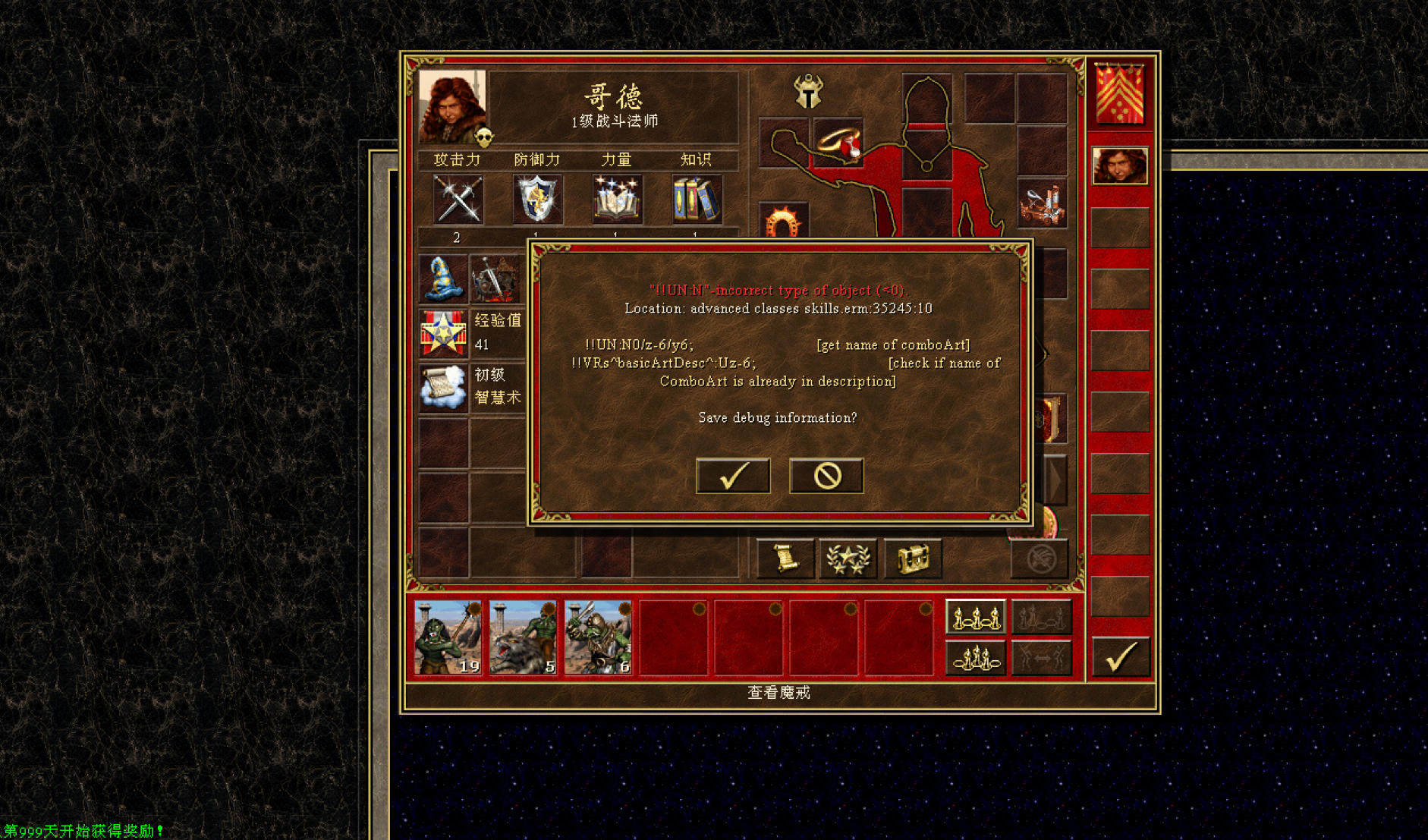The height and width of the screenshot is (840, 1428).
Task: Decline saving debug info with cancel button
Action: click(826, 476)
